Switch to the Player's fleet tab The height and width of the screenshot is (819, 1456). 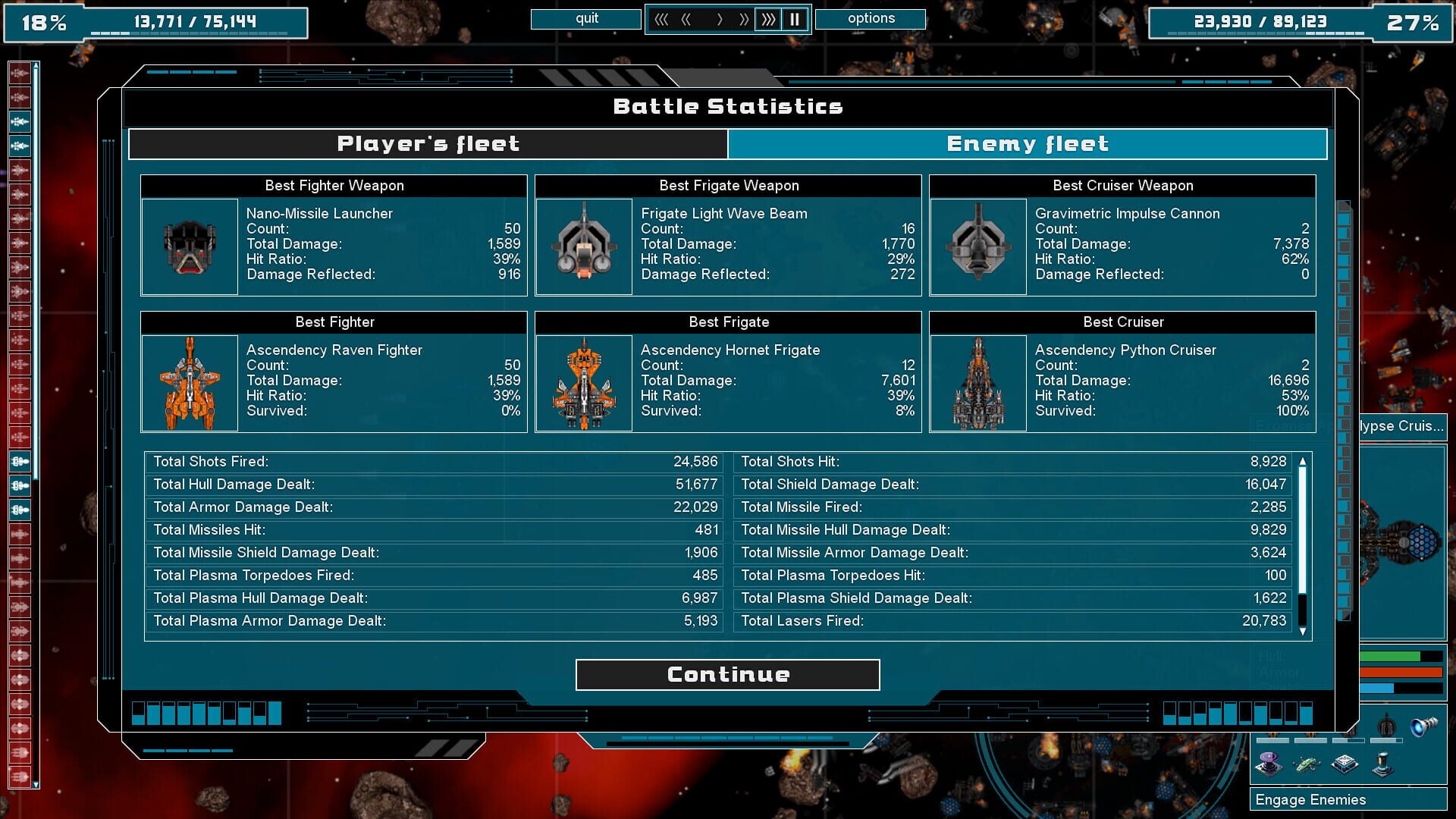click(x=428, y=143)
